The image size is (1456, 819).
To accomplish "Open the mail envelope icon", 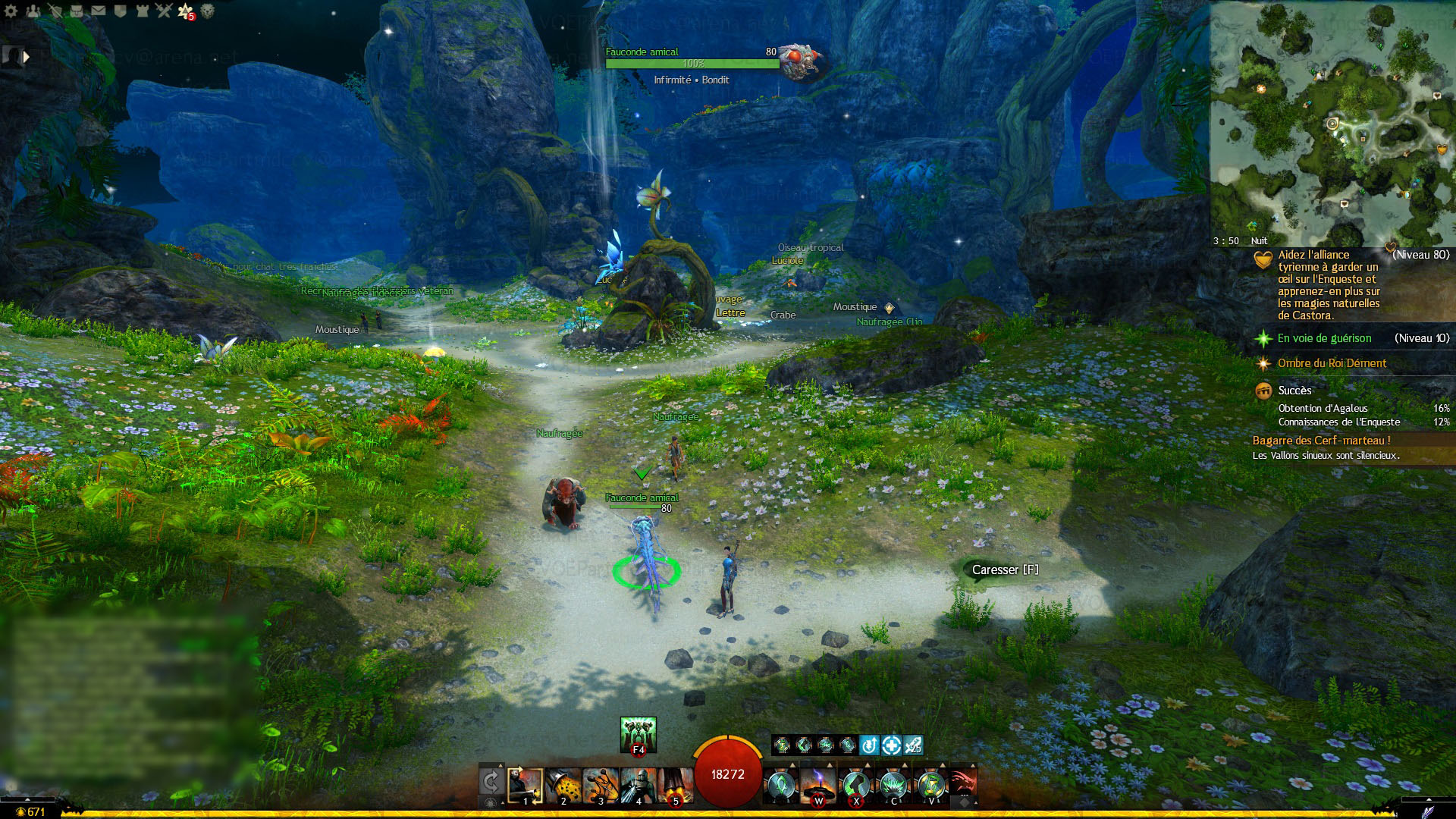I will (x=99, y=11).
